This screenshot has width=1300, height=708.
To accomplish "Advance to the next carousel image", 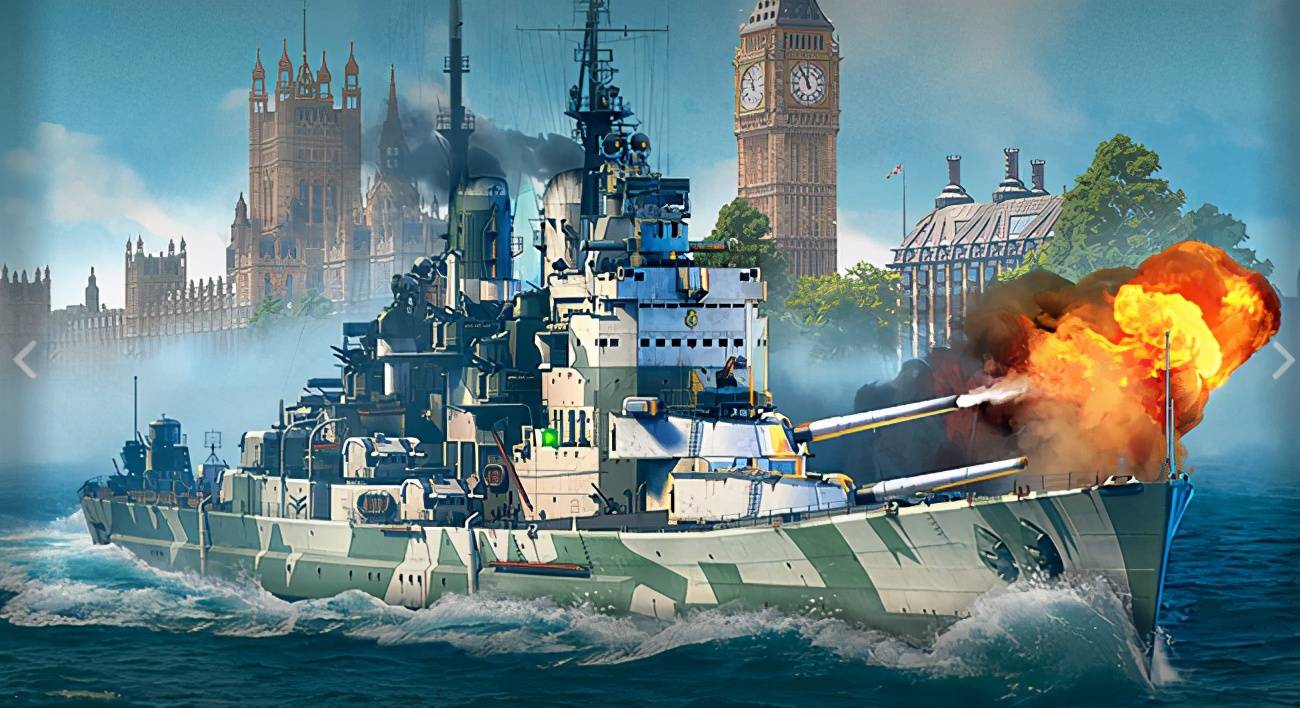I will 1281,359.
